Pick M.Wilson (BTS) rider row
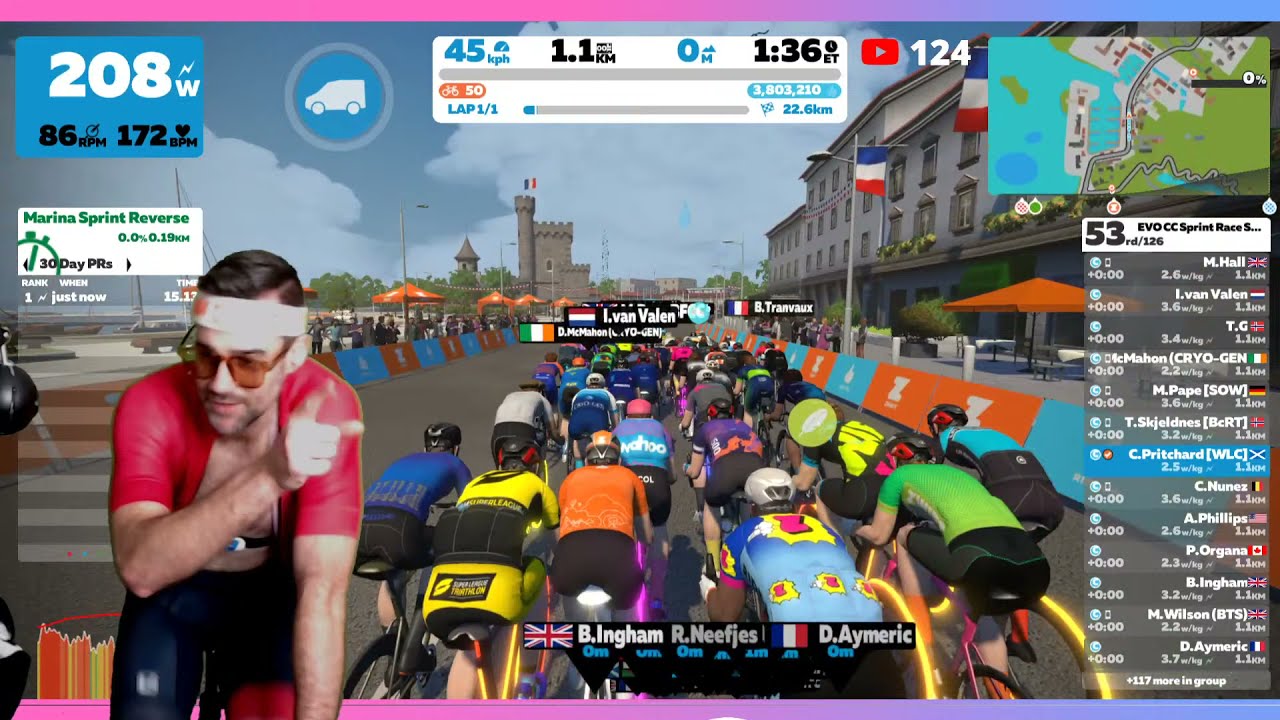The height and width of the screenshot is (720, 1280). point(1177,620)
